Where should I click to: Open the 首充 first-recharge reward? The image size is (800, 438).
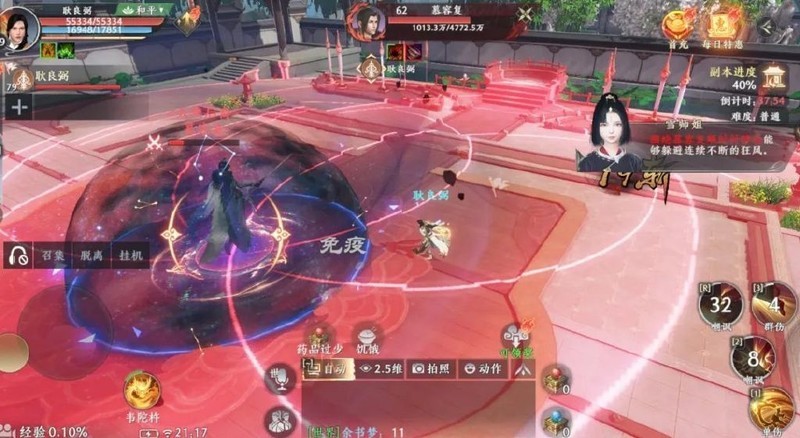coord(679,23)
